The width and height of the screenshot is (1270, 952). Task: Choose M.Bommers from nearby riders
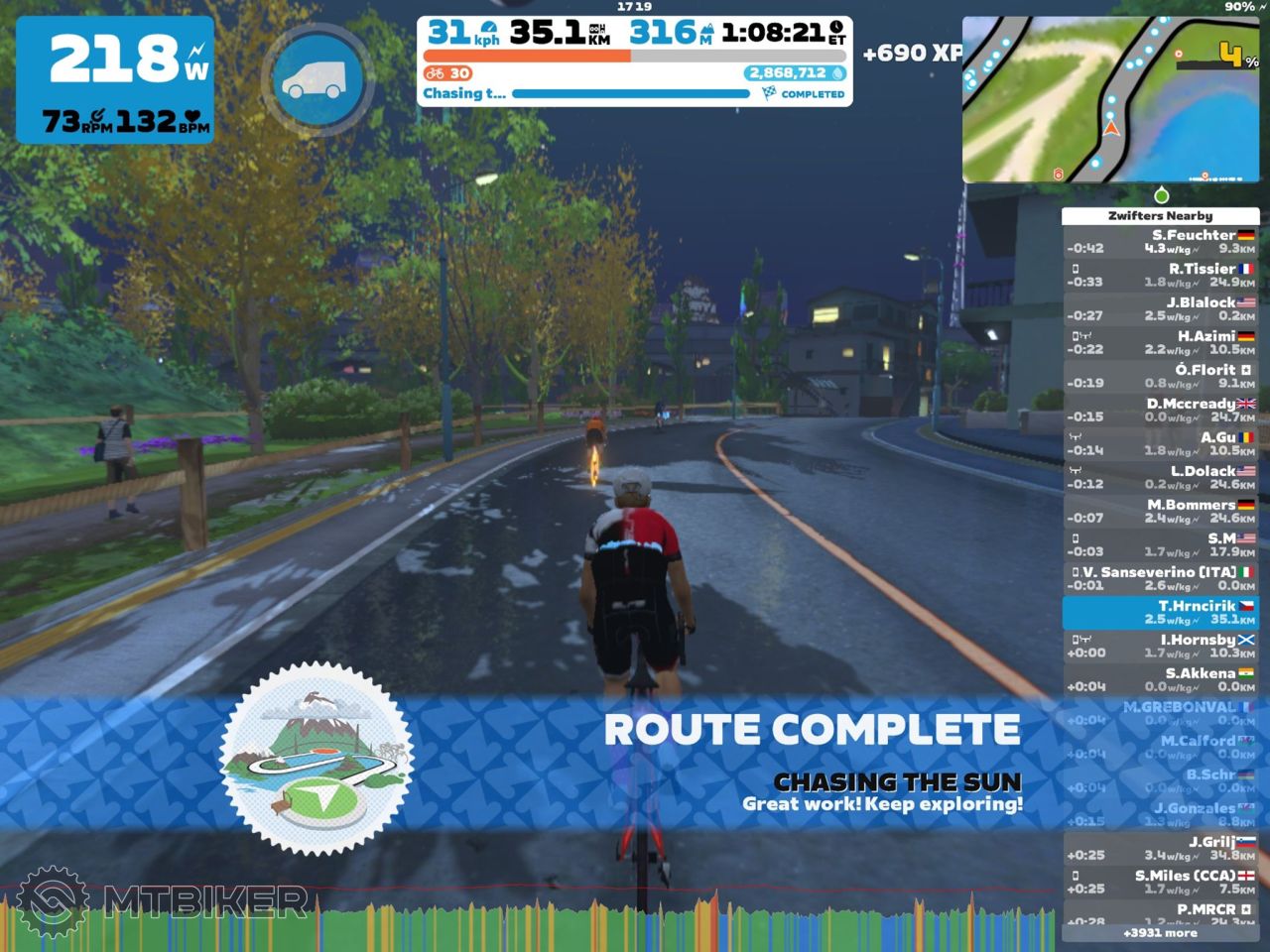click(1160, 512)
